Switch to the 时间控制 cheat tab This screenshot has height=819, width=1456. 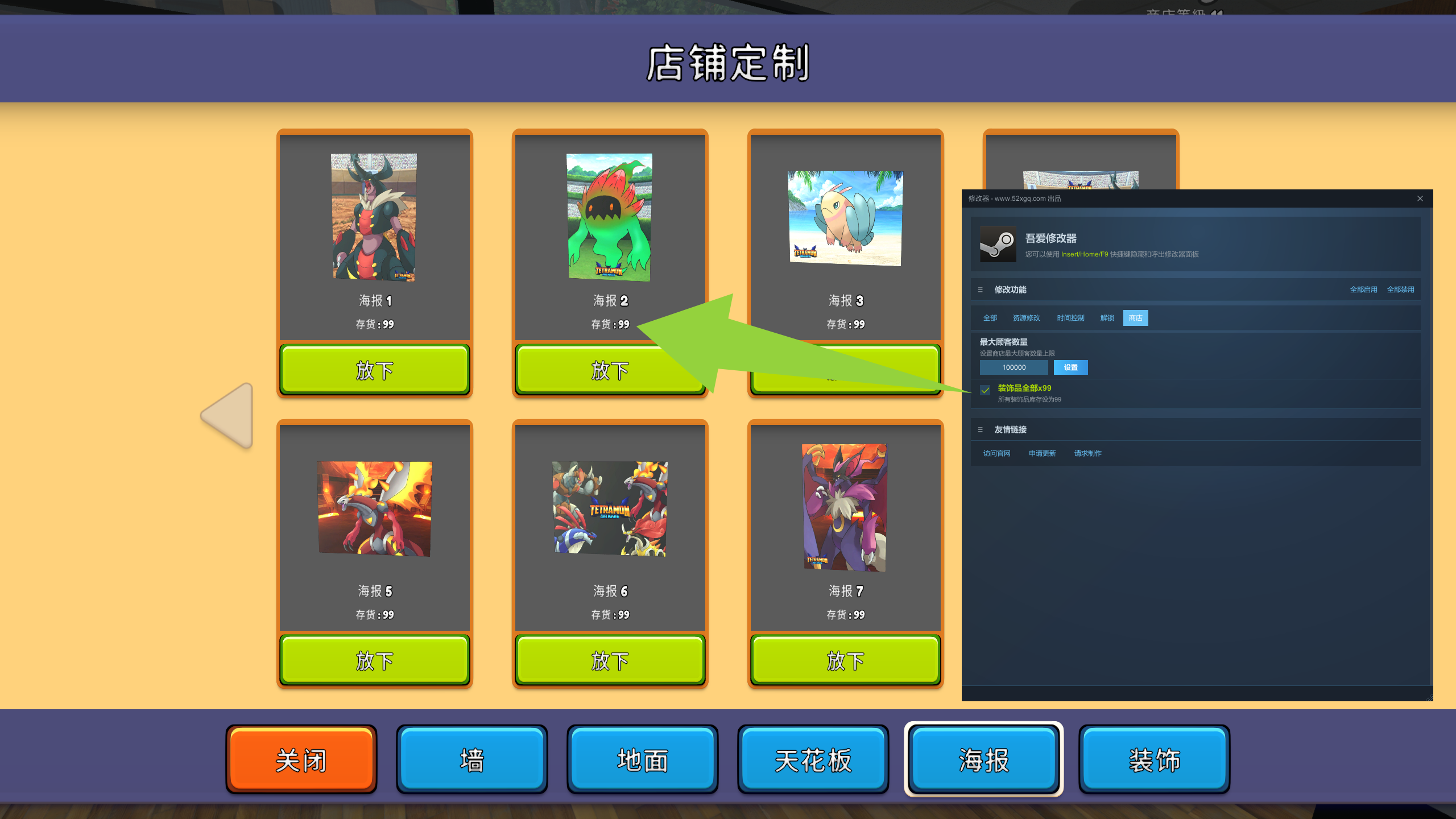pos(1071,317)
